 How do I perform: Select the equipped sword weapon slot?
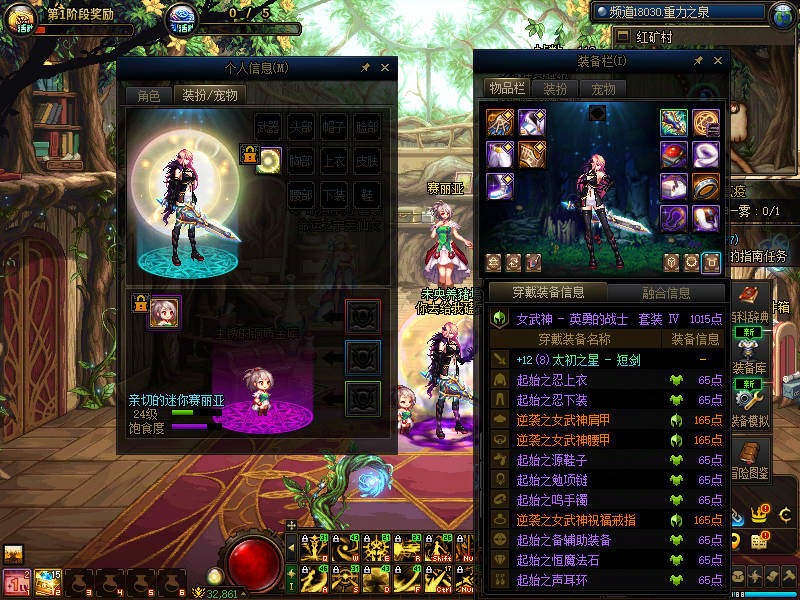[x=673, y=122]
